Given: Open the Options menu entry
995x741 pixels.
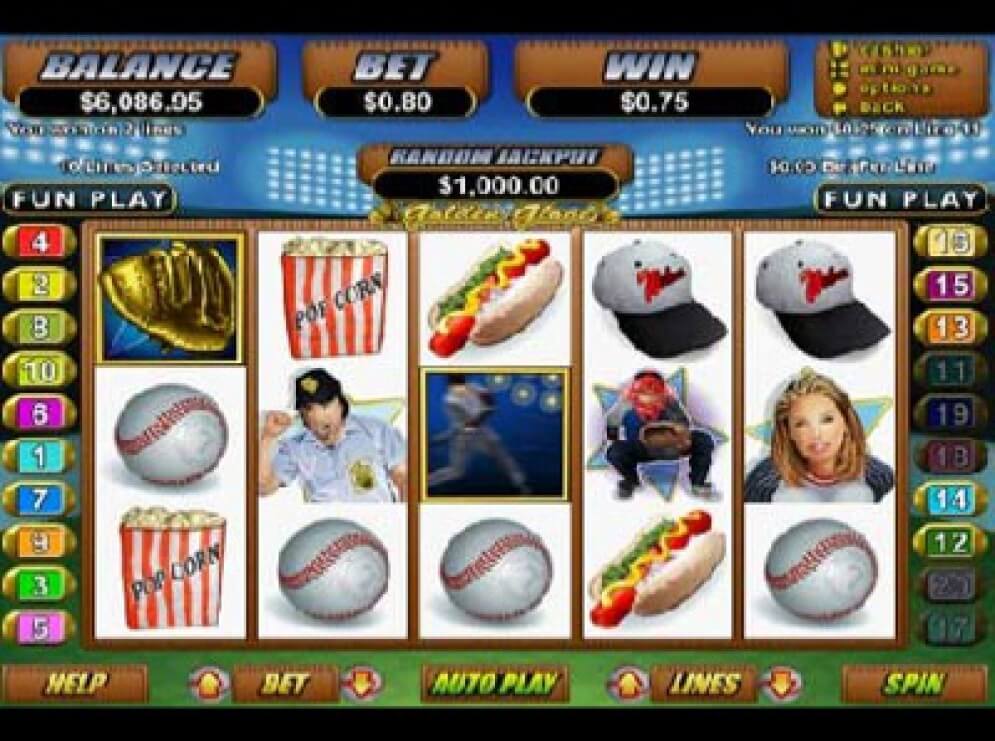Looking at the screenshot, I should 893,88.
